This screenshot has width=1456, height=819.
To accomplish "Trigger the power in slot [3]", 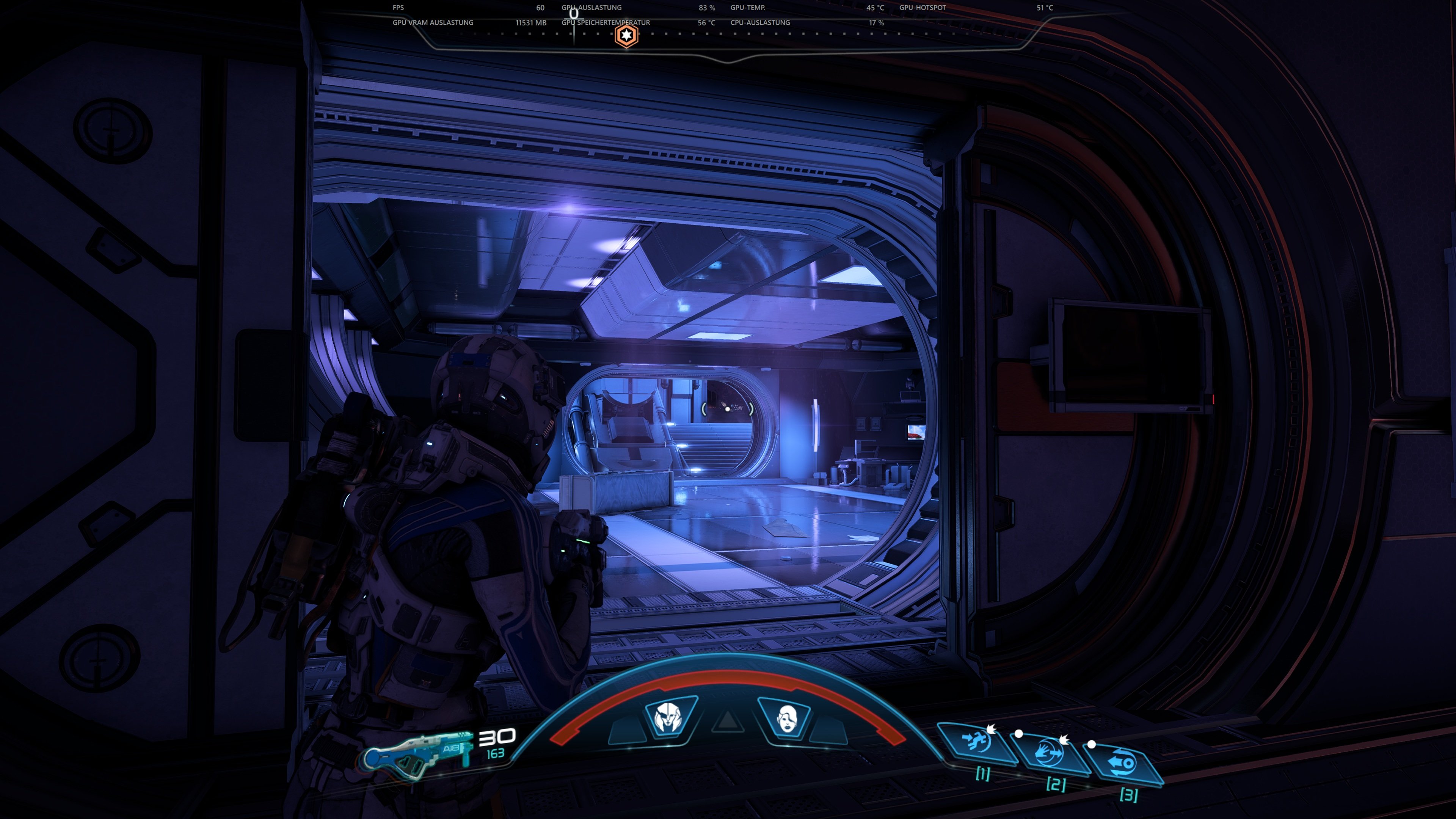I will click(x=1122, y=763).
